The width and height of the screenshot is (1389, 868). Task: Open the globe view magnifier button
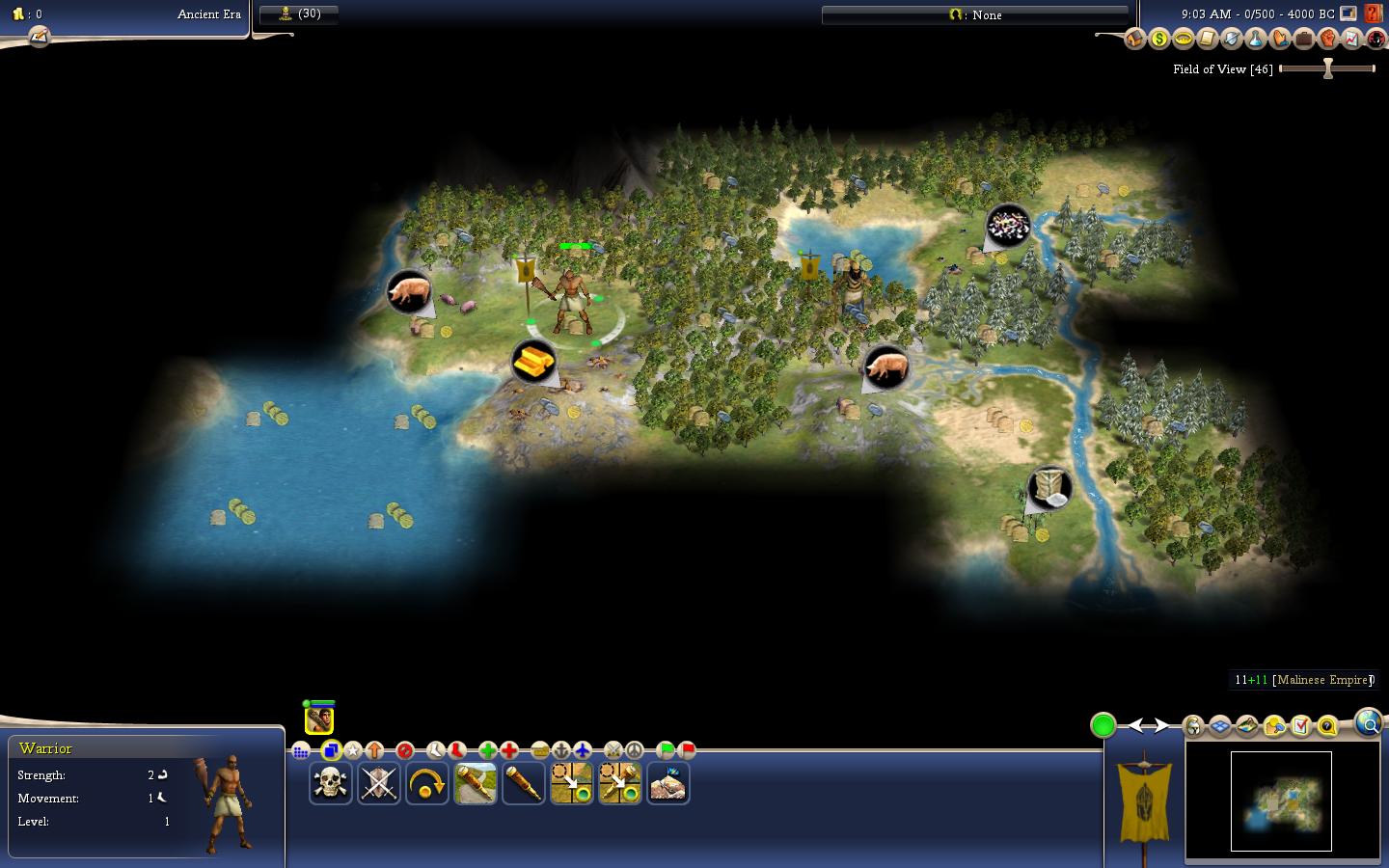click(x=1368, y=722)
